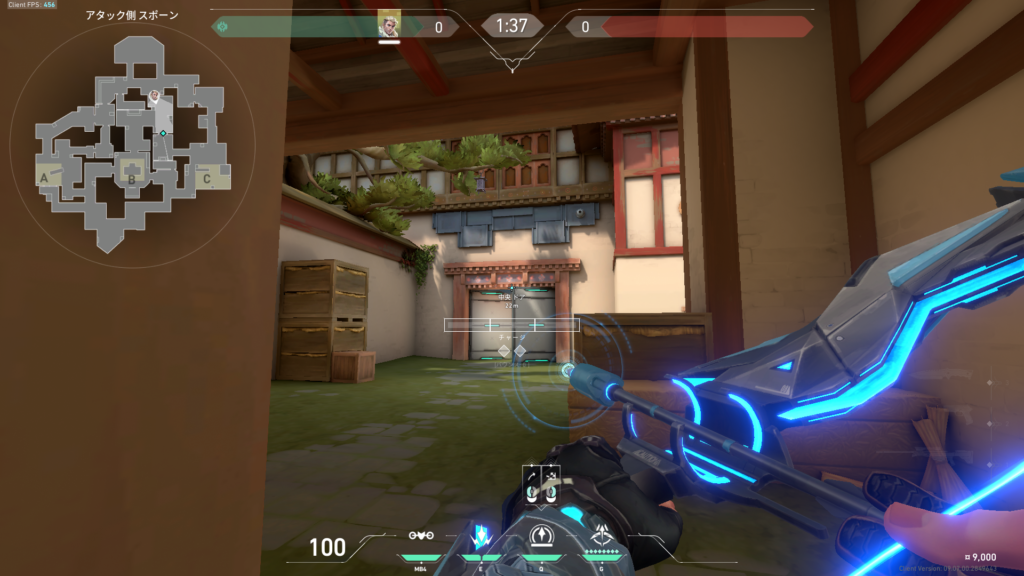Image resolution: width=1024 pixels, height=576 pixels.
Task: Click the green team emblem in the top bar
Action: [222, 27]
